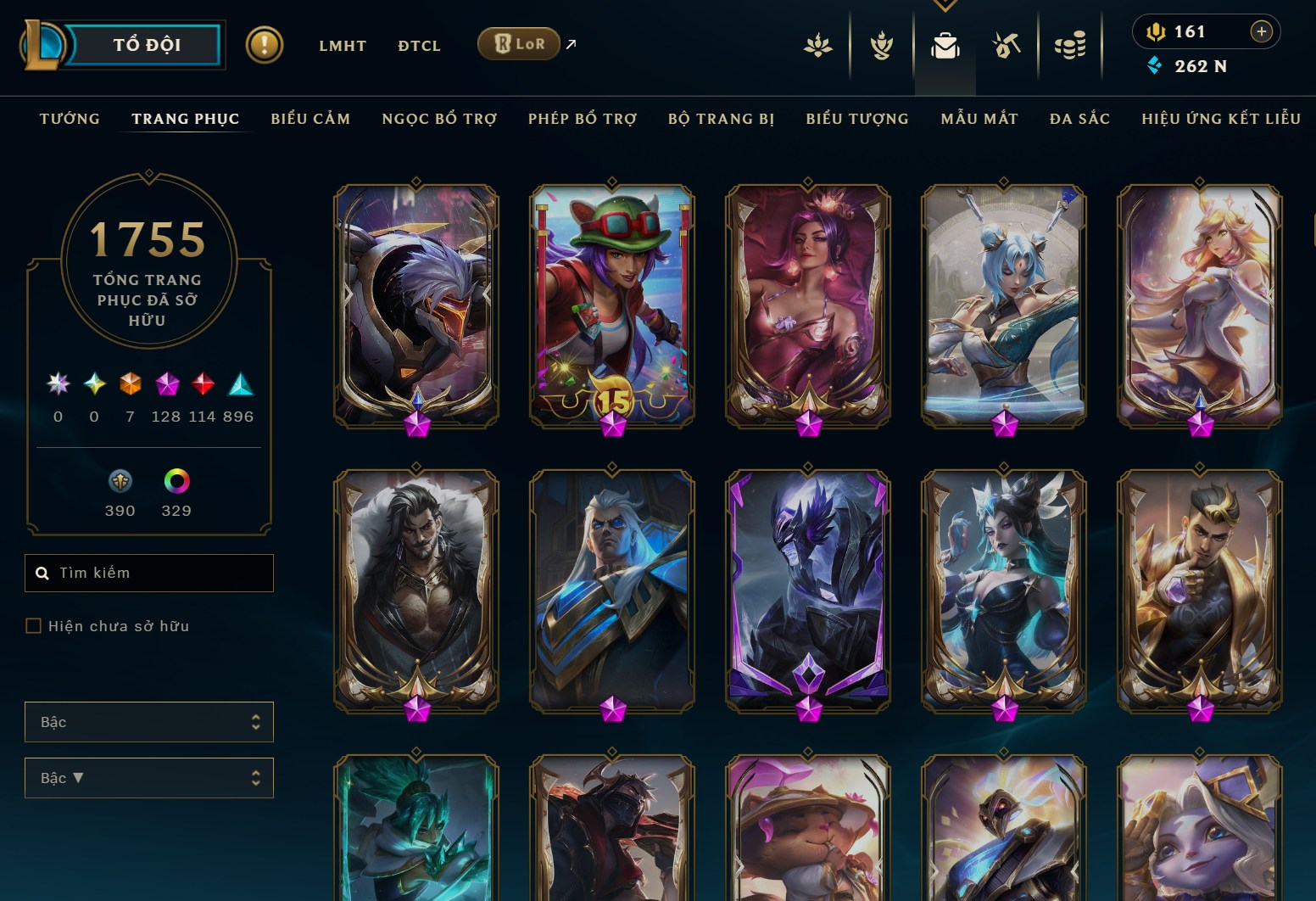The width and height of the screenshot is (1316, 901).
Task: Switch to the TƯỚNG tab
Action: [x=69, y=119]
